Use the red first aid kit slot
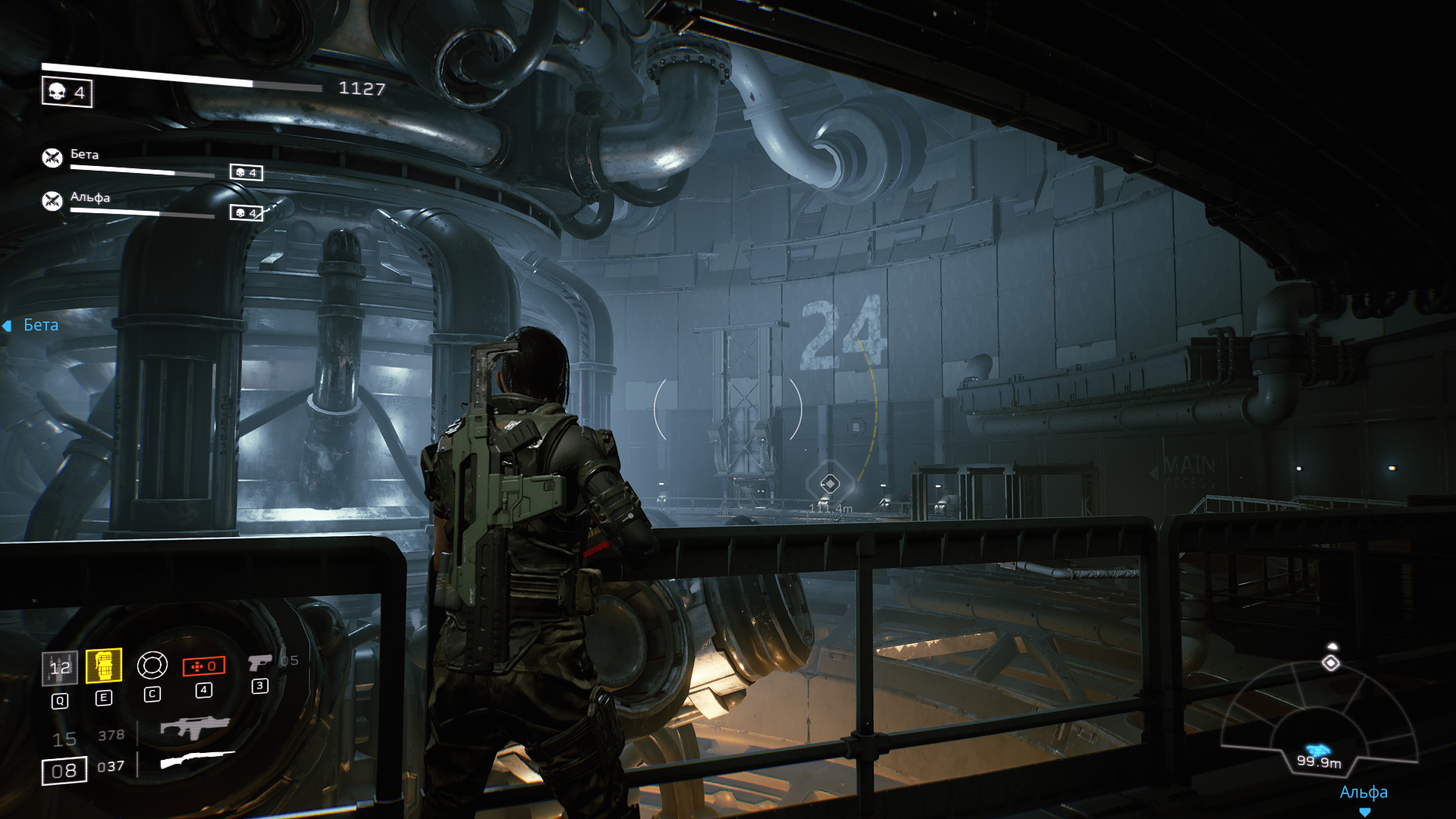 [x=203, y=666]
